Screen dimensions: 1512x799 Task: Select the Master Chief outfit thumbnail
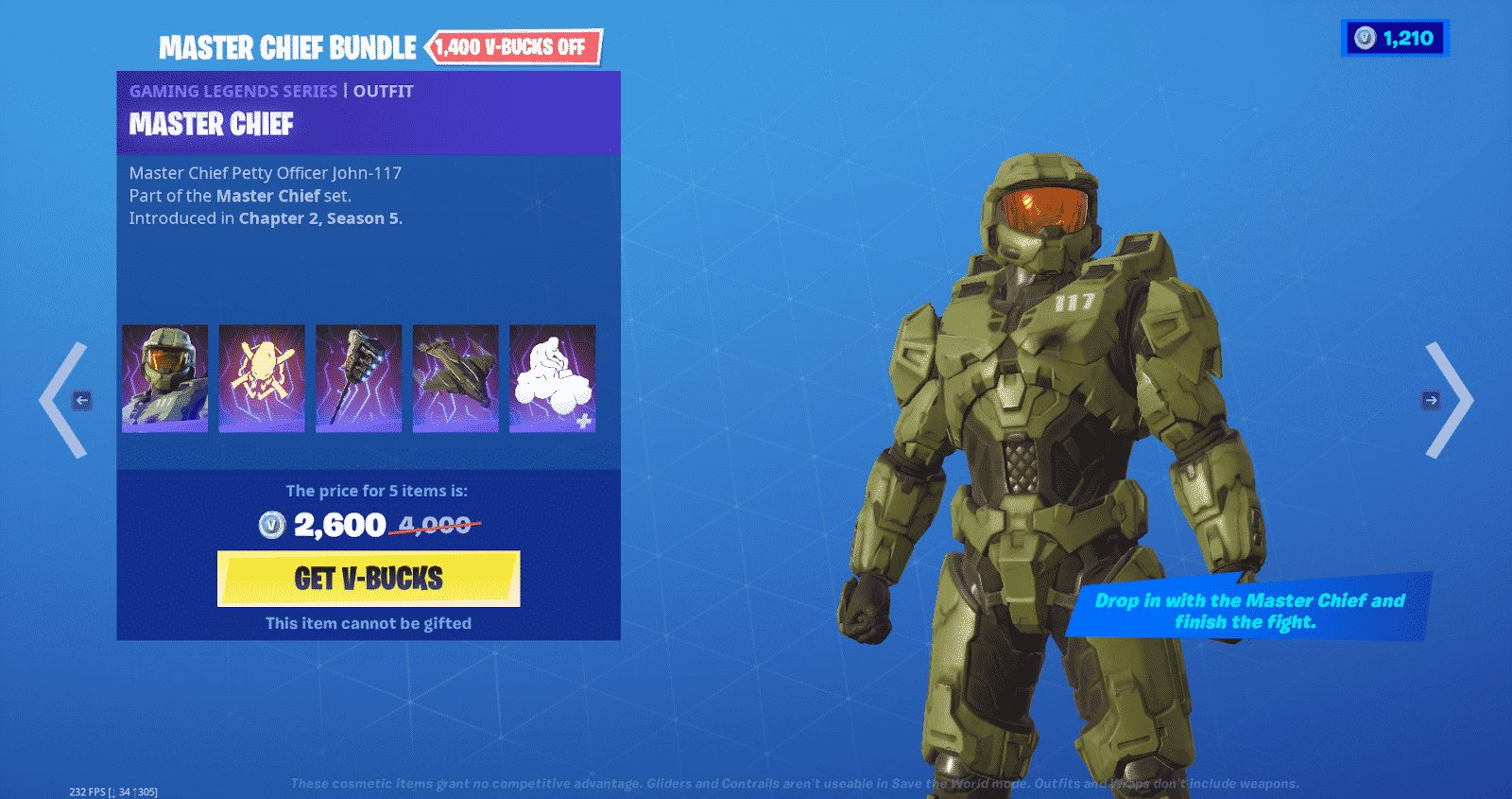tap(163, 377)
